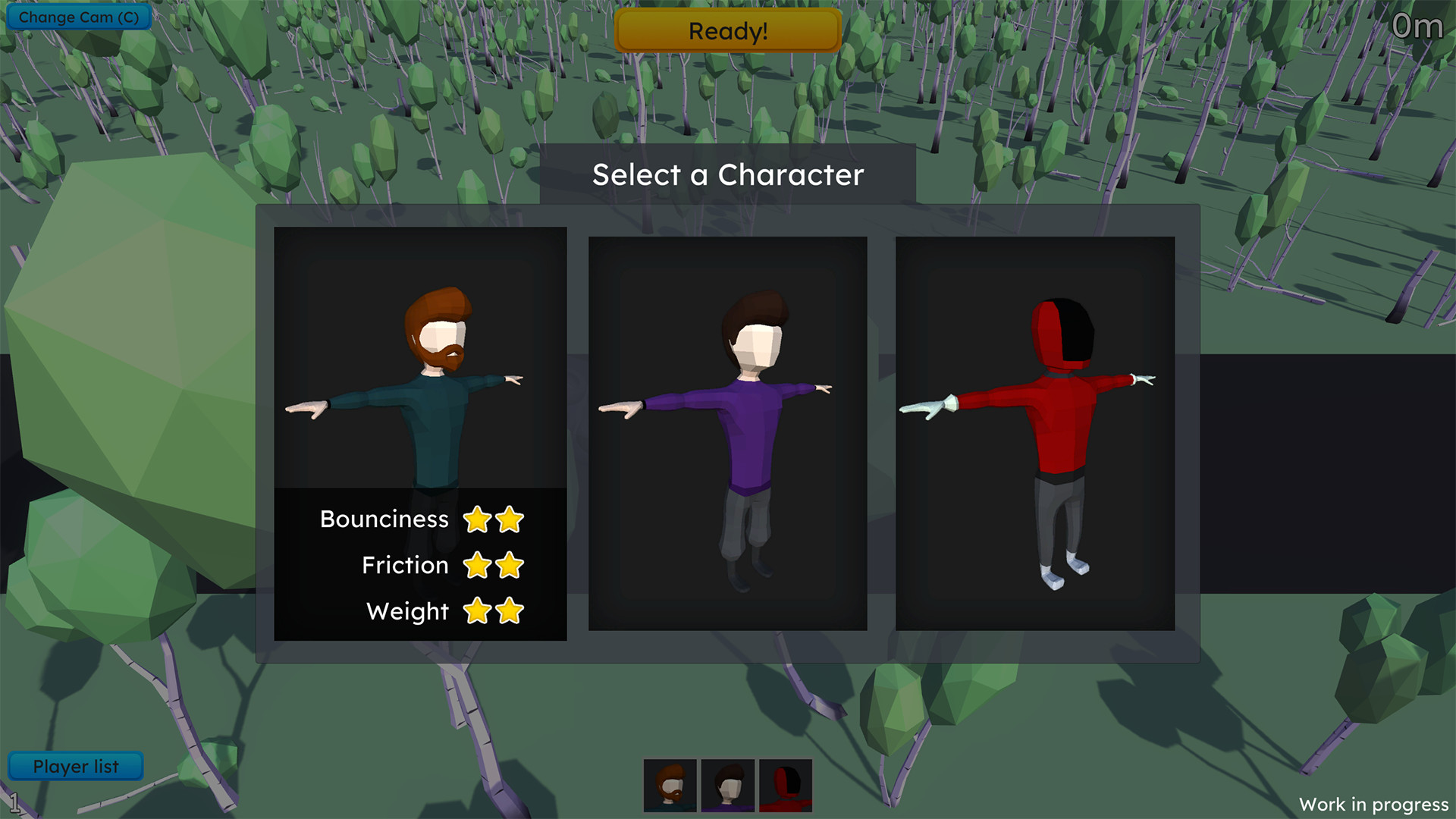
Task: Click the second Bounciness star
Action: pyautogui.click(x=510, y=519)
